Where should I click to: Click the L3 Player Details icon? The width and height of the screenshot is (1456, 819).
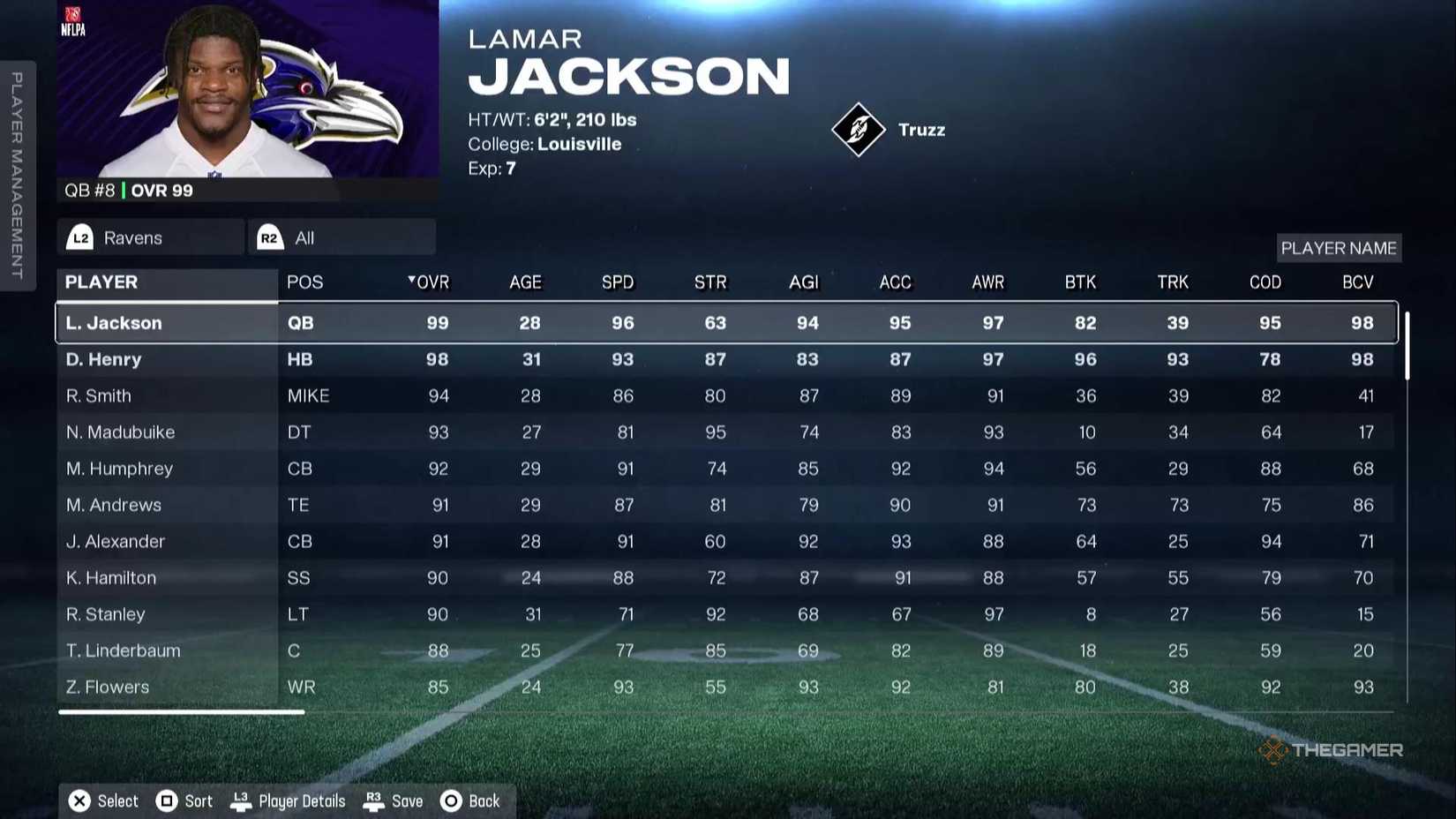[240, 800]
